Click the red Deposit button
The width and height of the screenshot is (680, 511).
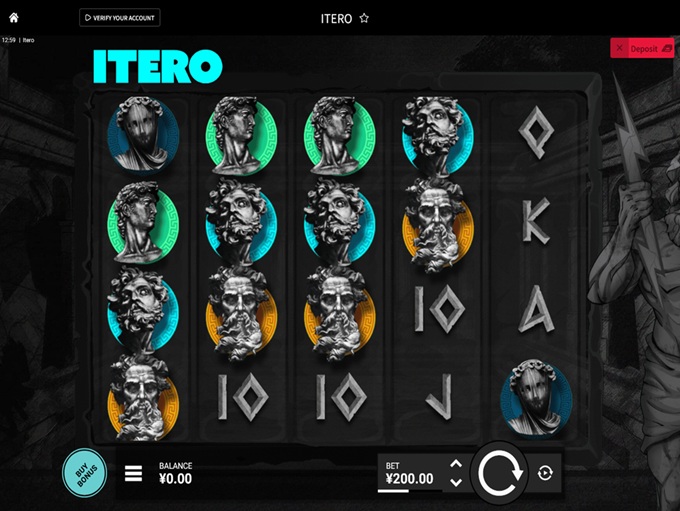click(x=642, y=48)
